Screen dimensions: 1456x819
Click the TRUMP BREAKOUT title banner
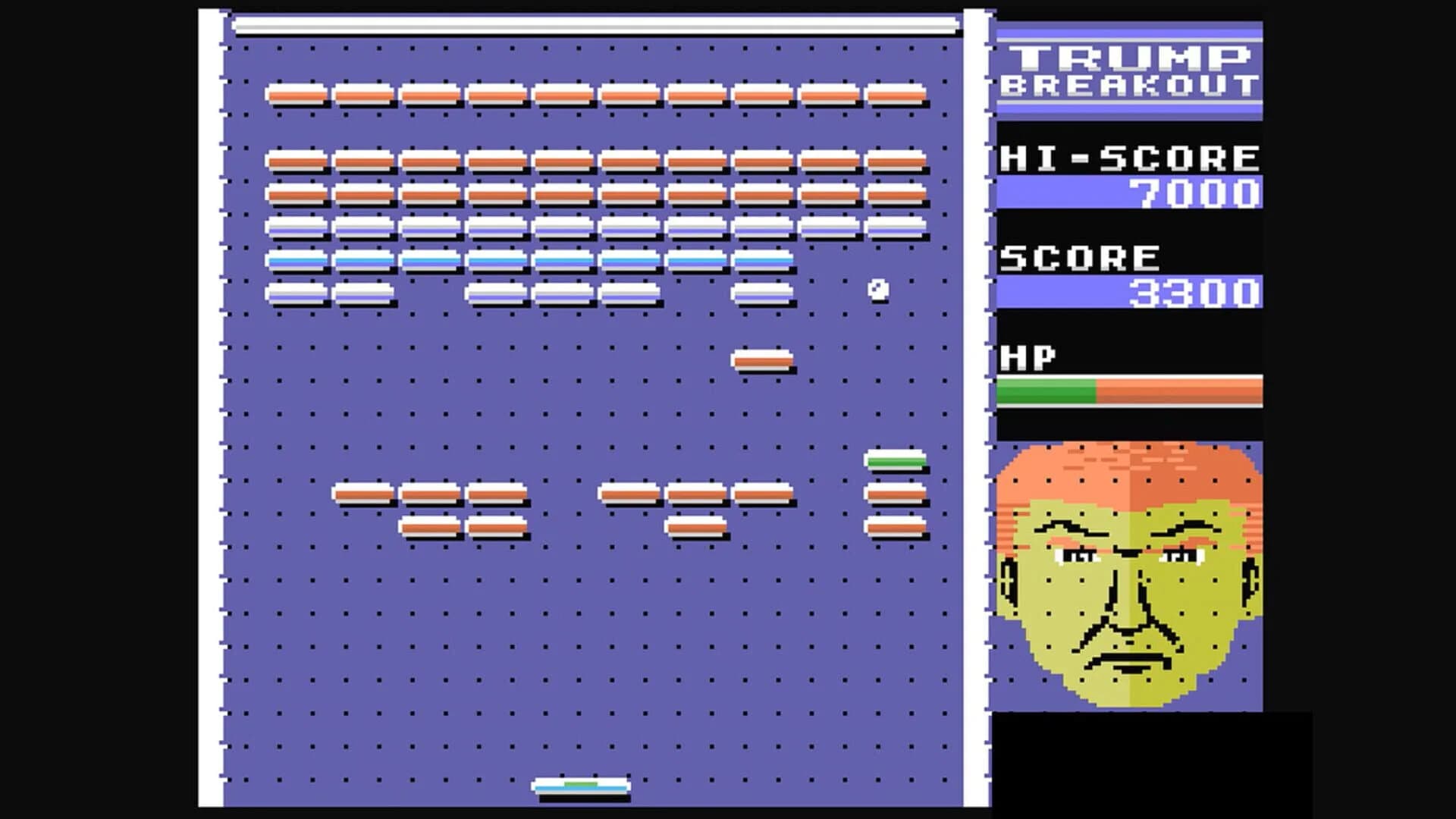pos(1126,68)
